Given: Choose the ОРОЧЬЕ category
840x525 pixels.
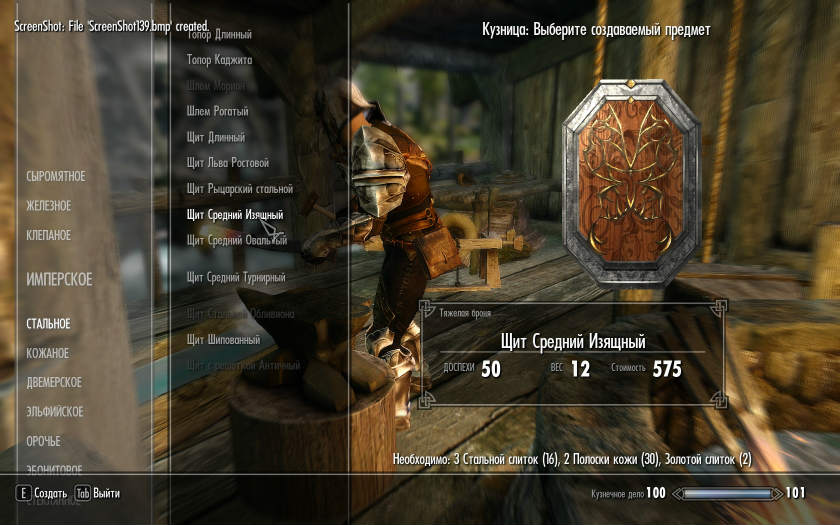Looking at the screenshot, I should click(x=44, y=441).
